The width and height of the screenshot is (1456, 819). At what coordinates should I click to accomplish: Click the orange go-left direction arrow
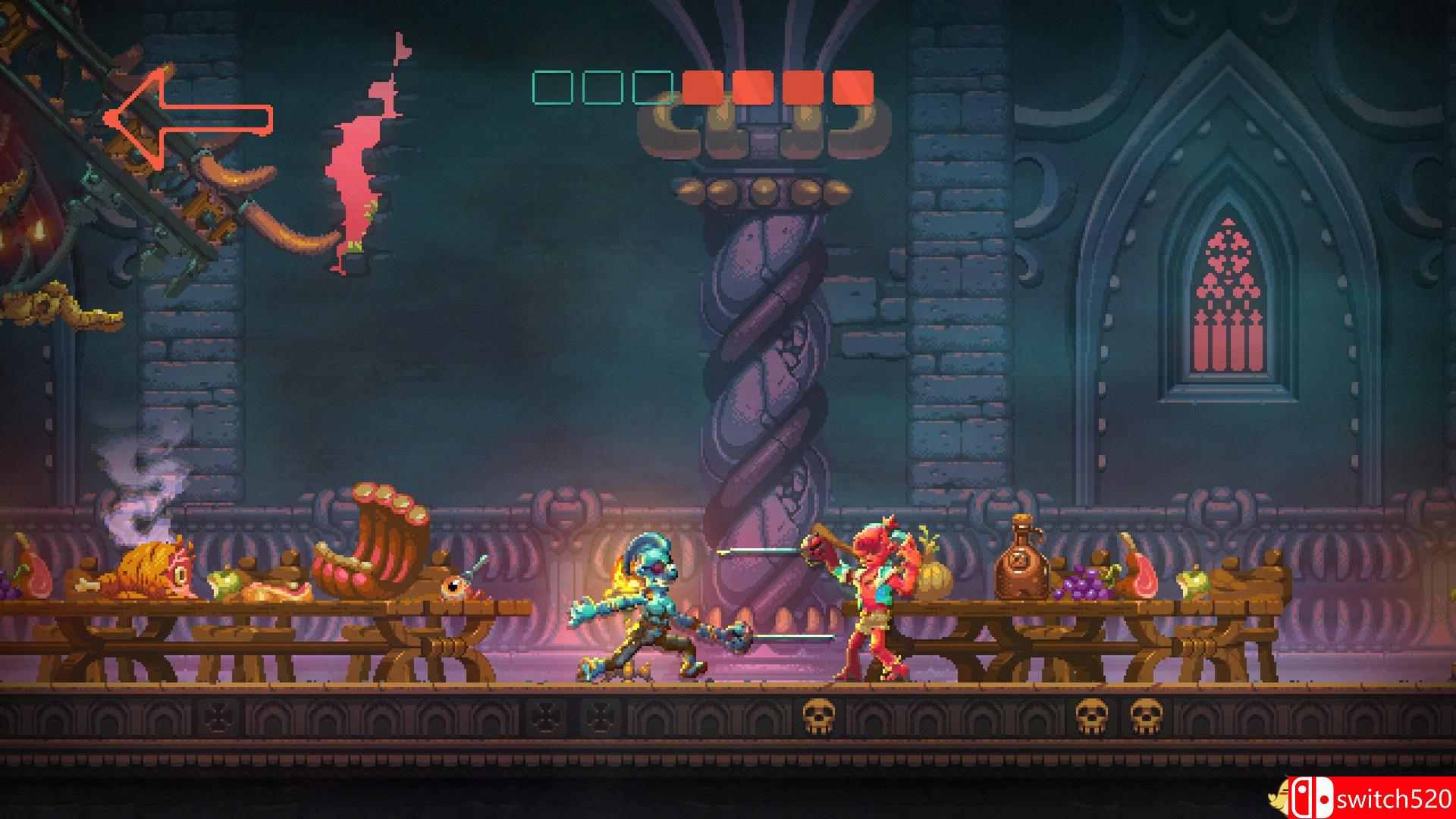(x=187, y=118)
